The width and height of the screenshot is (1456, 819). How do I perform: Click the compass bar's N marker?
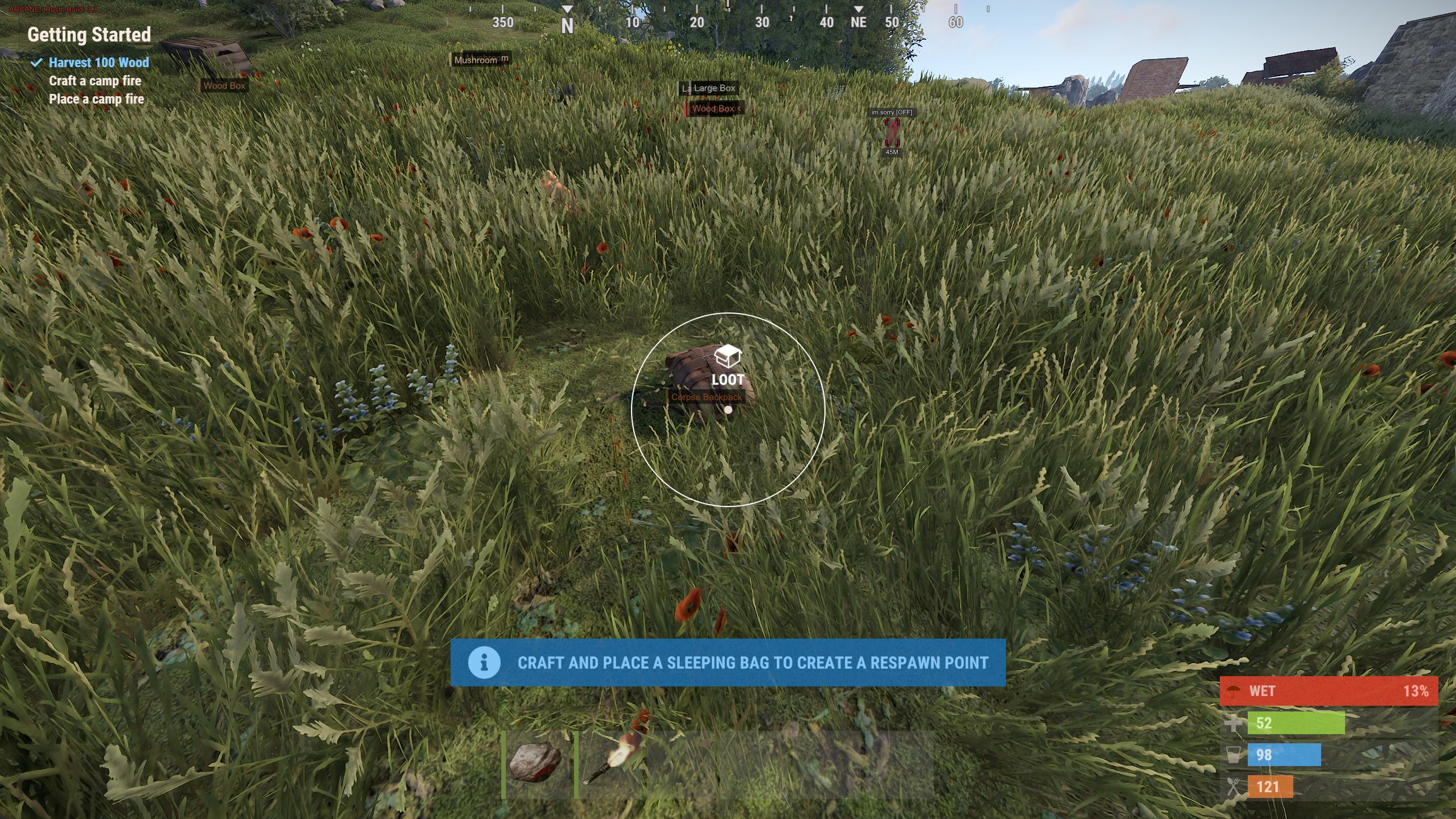tap(567, 26)
